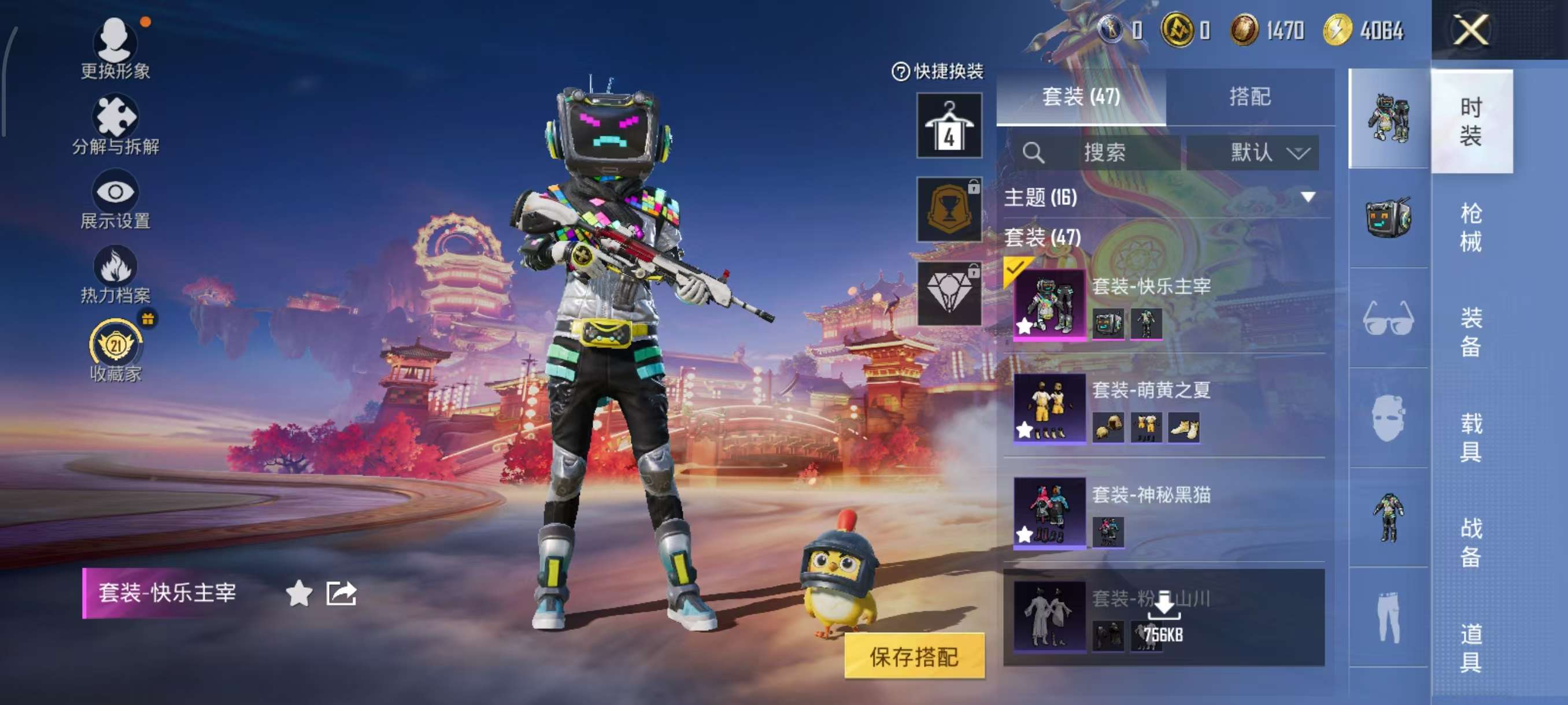Open the 快捷换装 hanger slot 4
The image size is (1568, 705).
coord(948,125)
